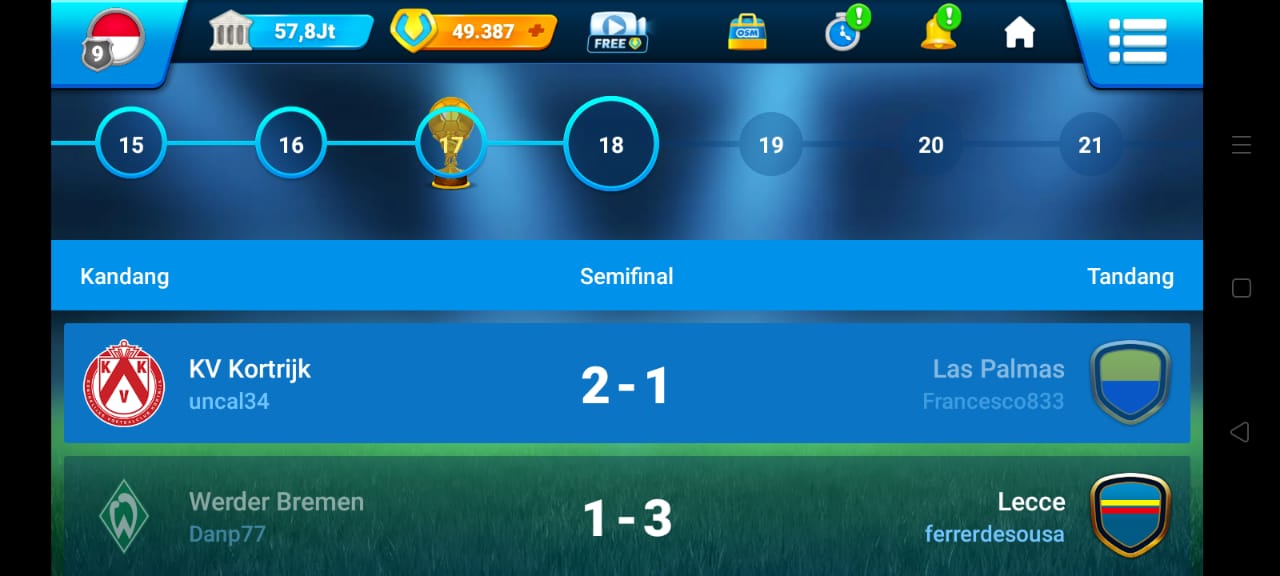This screenshot has height=576, width=1280.
Task: Jump to matchday 19
Action: click(x=771, y=145)
